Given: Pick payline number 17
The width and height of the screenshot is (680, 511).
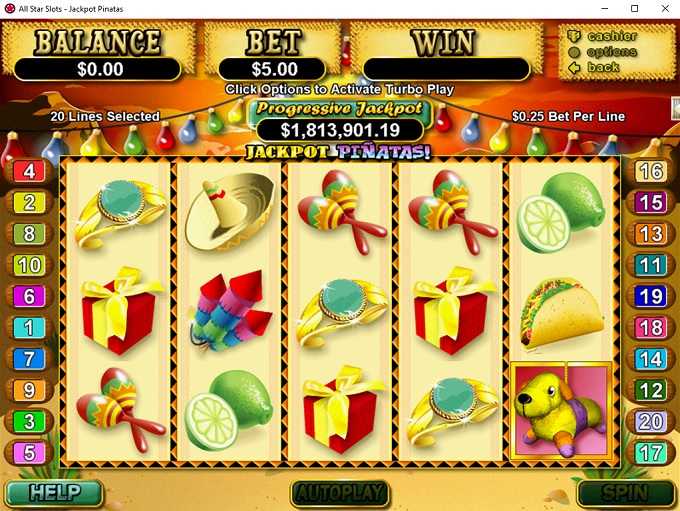Looking at the screenshot, I should click(650, 452).
